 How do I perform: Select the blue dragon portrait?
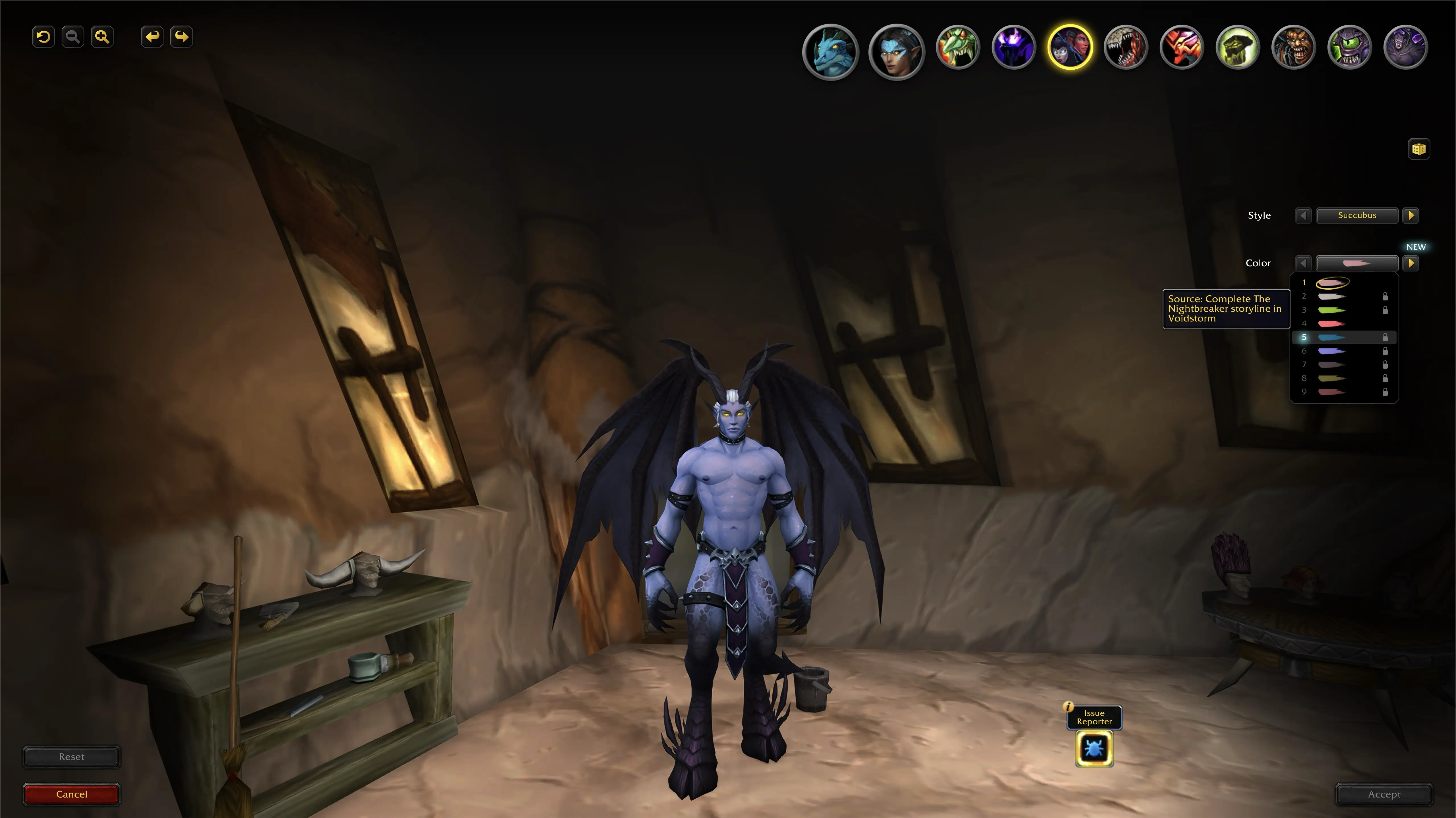click(x=830, y=52)
